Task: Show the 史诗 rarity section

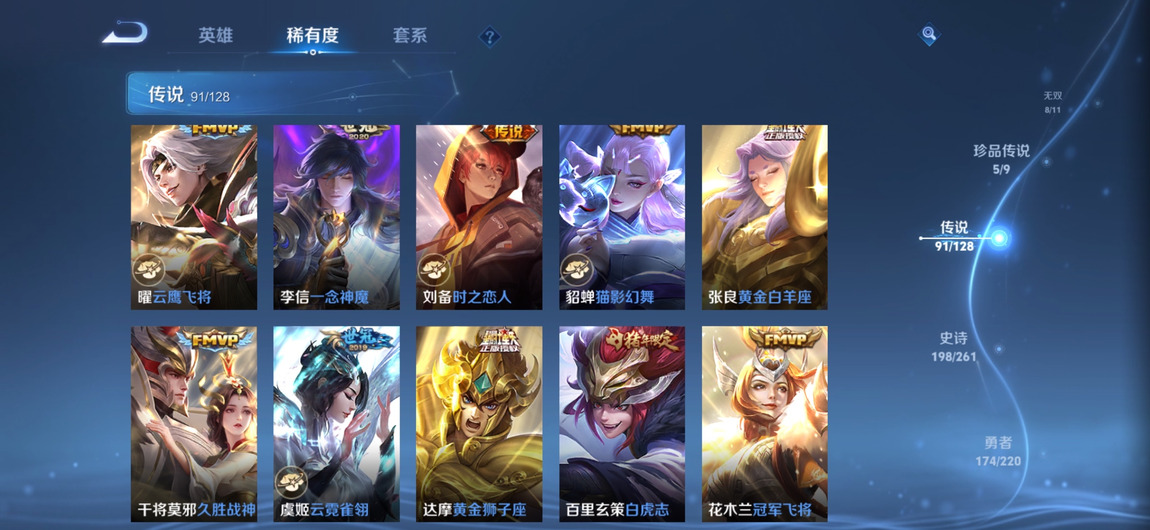Action: 953,346
